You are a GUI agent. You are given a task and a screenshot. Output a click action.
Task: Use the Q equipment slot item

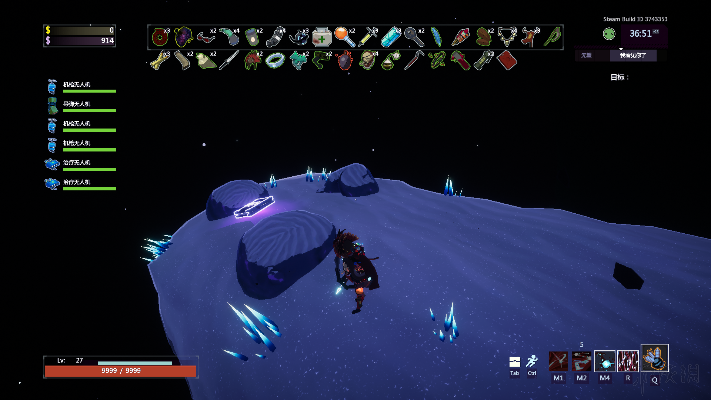point(655,358)
